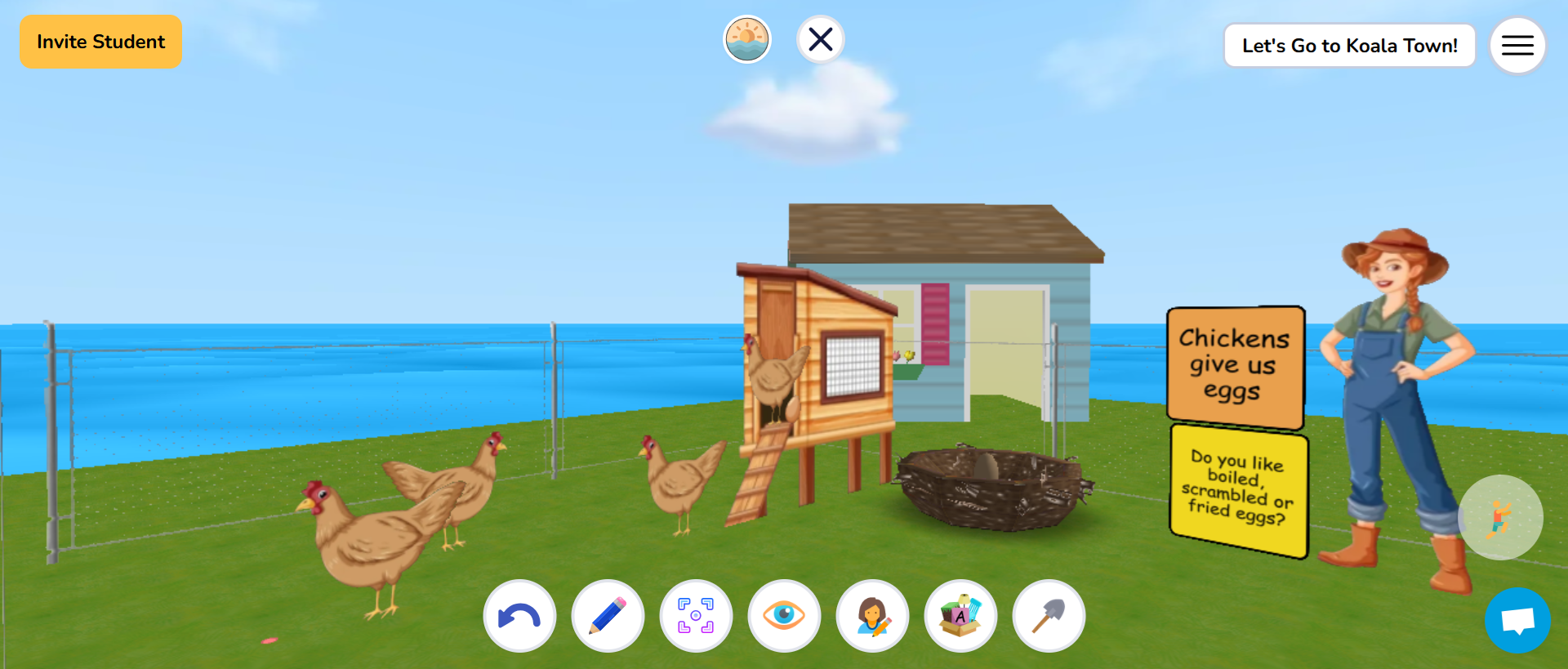The width and height of the screenshot is (1568, 669).
Task: Select the pencil drawing tool
Action: click(x=608, y=615)
